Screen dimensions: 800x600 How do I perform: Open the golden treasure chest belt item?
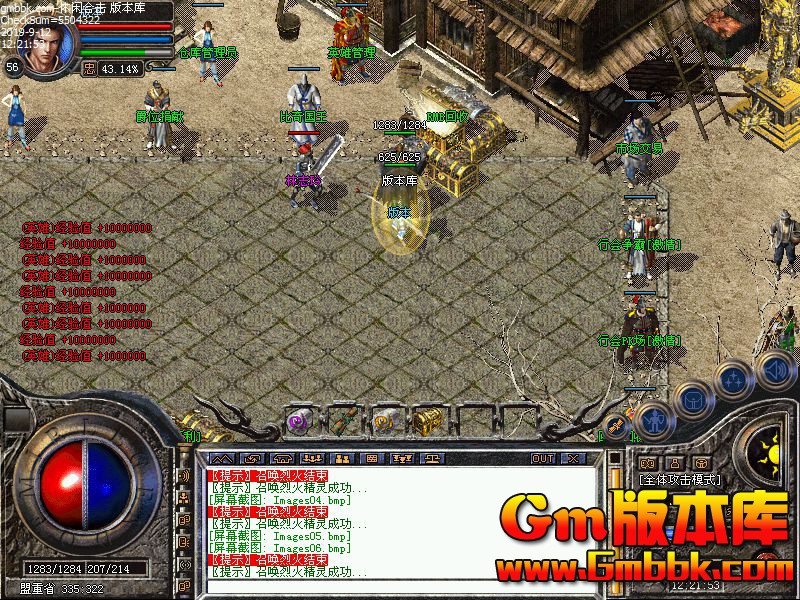point(429,421)
